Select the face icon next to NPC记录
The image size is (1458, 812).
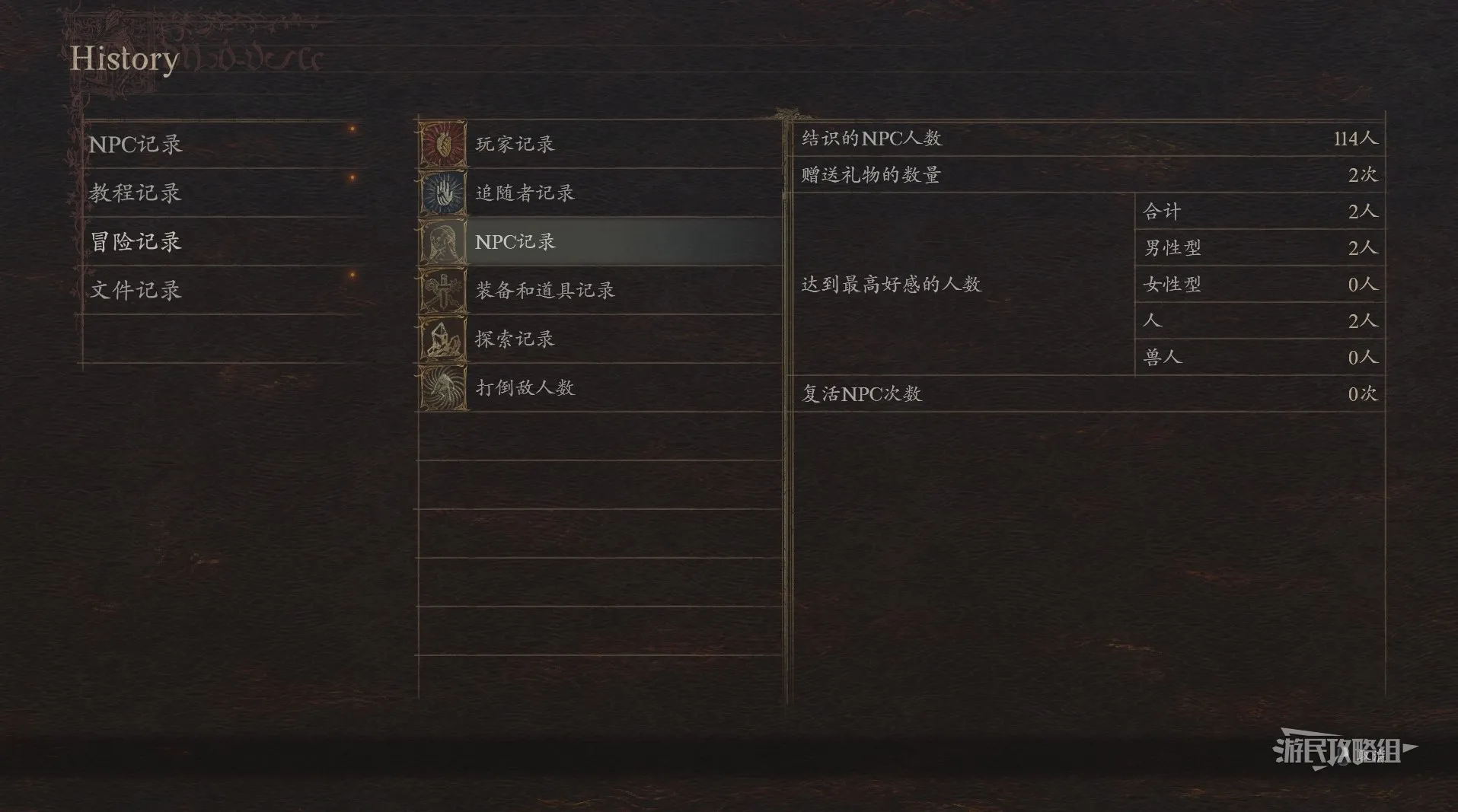[442, 241]
